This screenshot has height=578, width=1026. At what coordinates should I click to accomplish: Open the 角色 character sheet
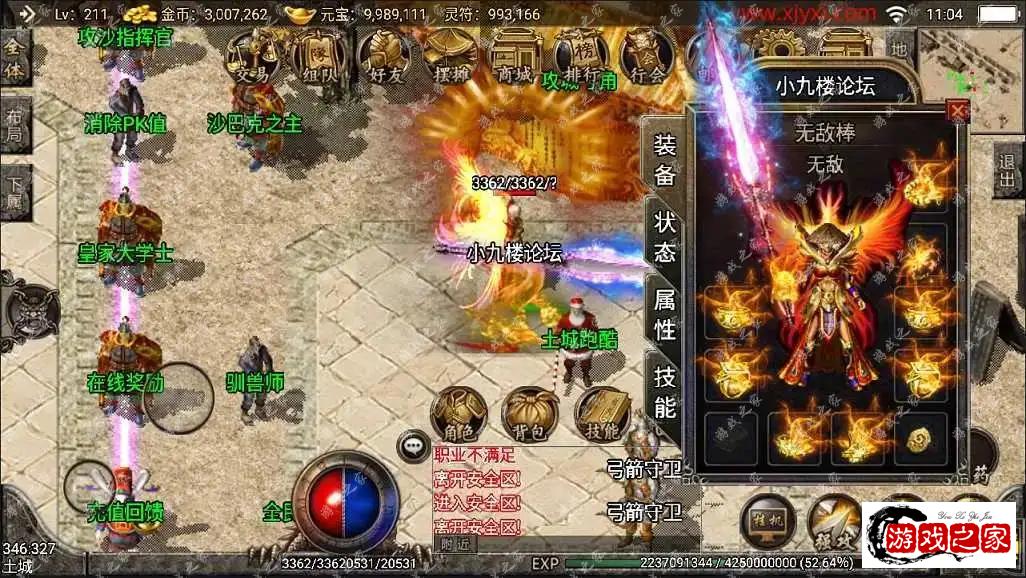459,415
